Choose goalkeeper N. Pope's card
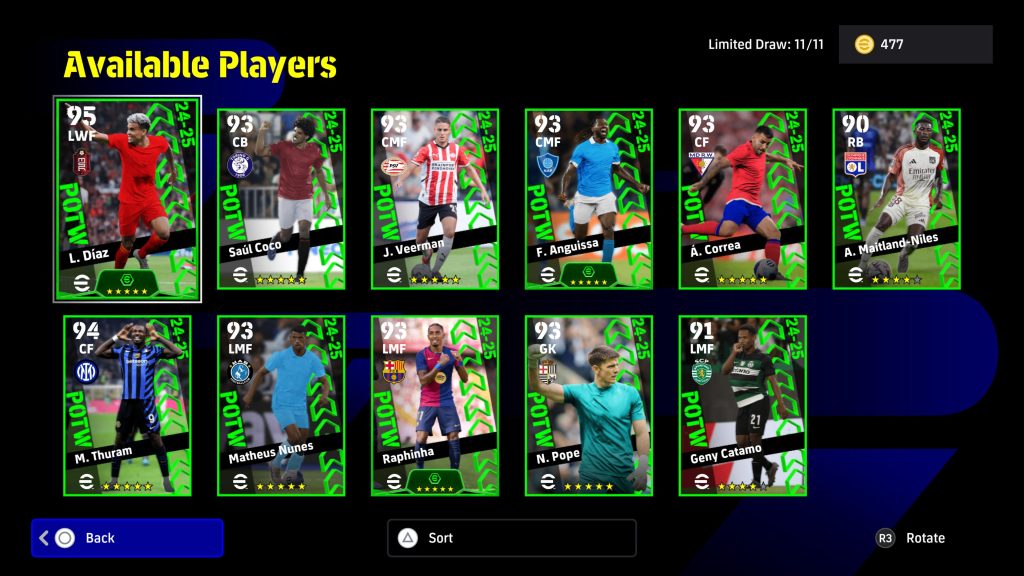The image size is (1024, 576). coord(589,405)
